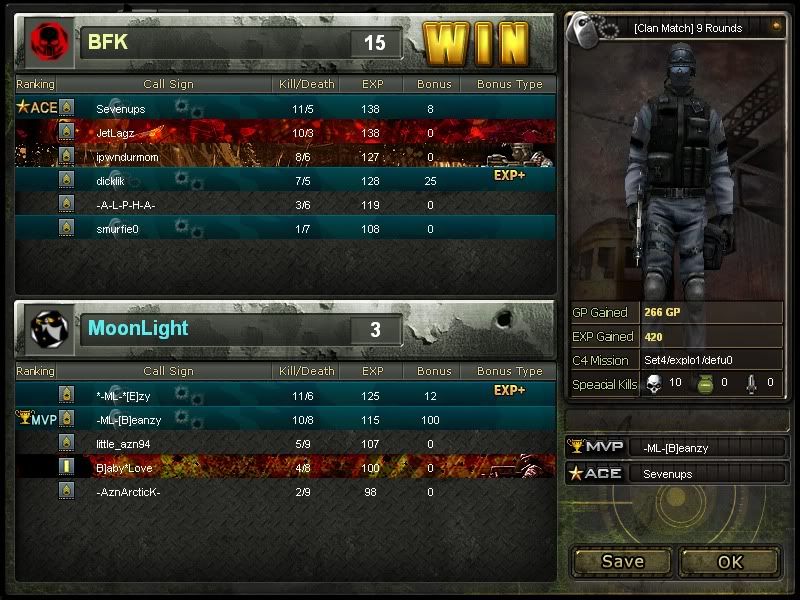Select the -ML-[B]eanzy MVP scoreboard row
Viewport: 800px width, 600px height.
tap(285, 419)
